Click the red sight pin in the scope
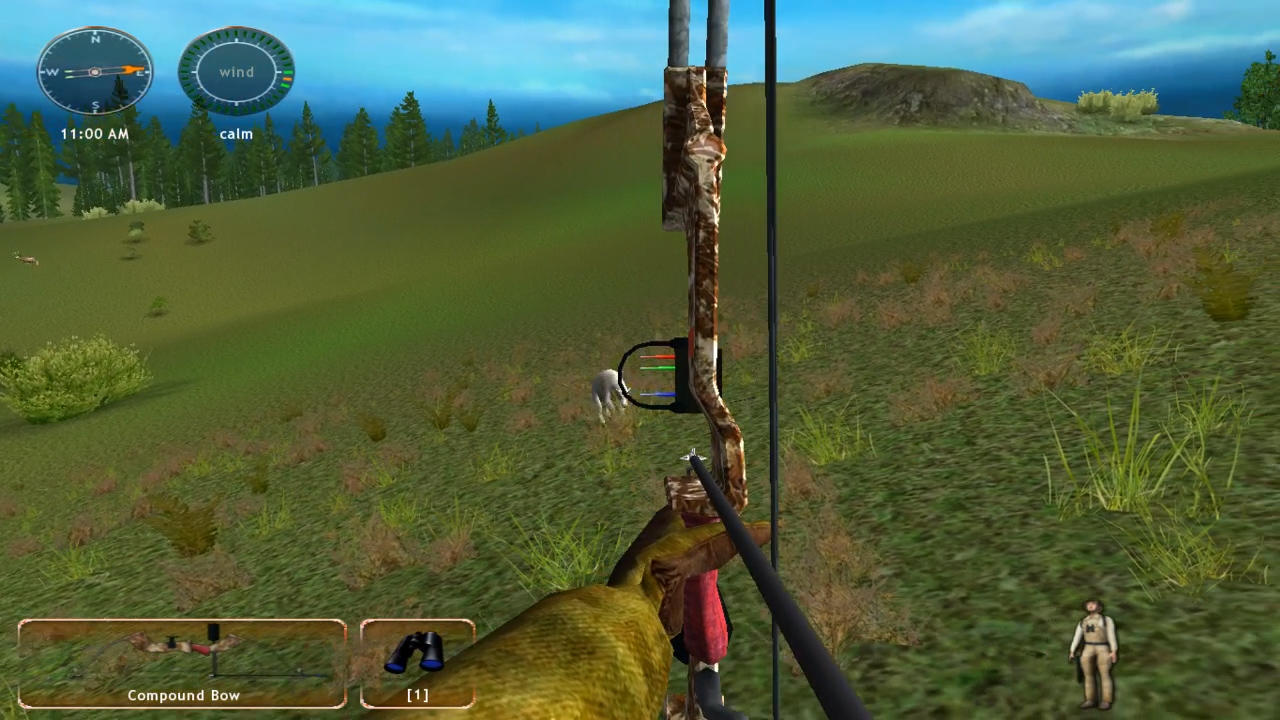 (x=657, y=356)
